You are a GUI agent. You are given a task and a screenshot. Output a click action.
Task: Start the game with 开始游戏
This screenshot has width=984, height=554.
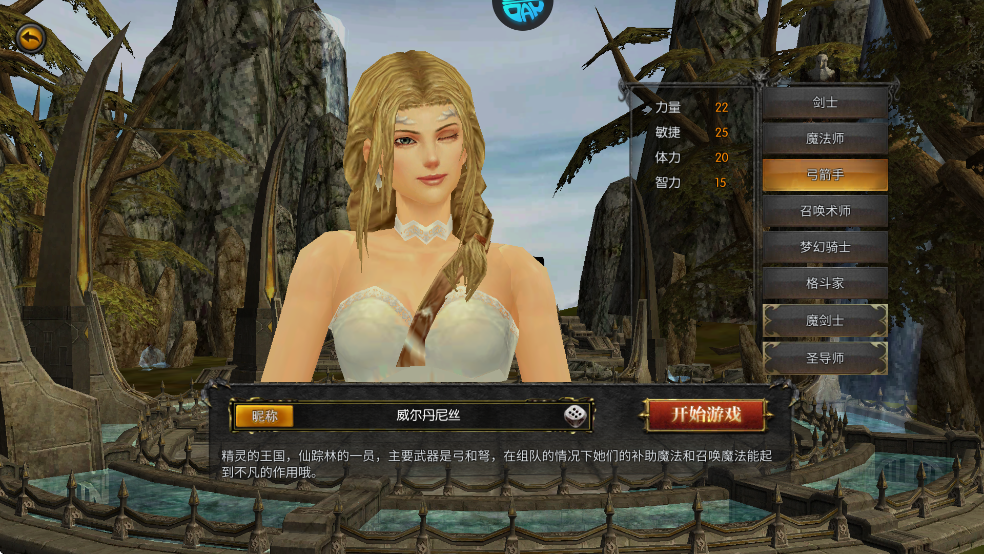[x=705, y=414]
